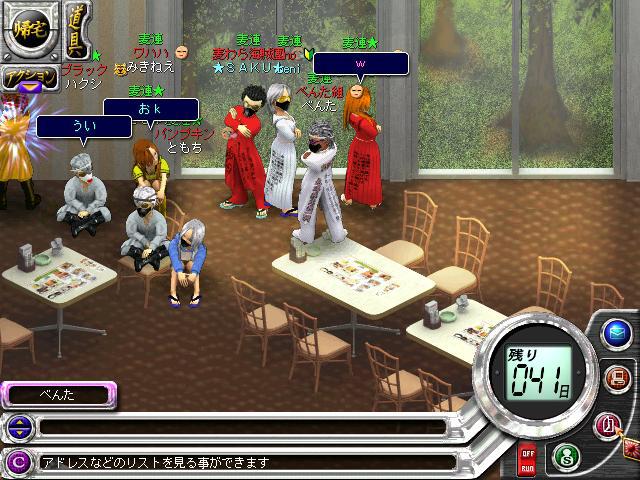Open the pink address list icon

click(x=609, y=422)
